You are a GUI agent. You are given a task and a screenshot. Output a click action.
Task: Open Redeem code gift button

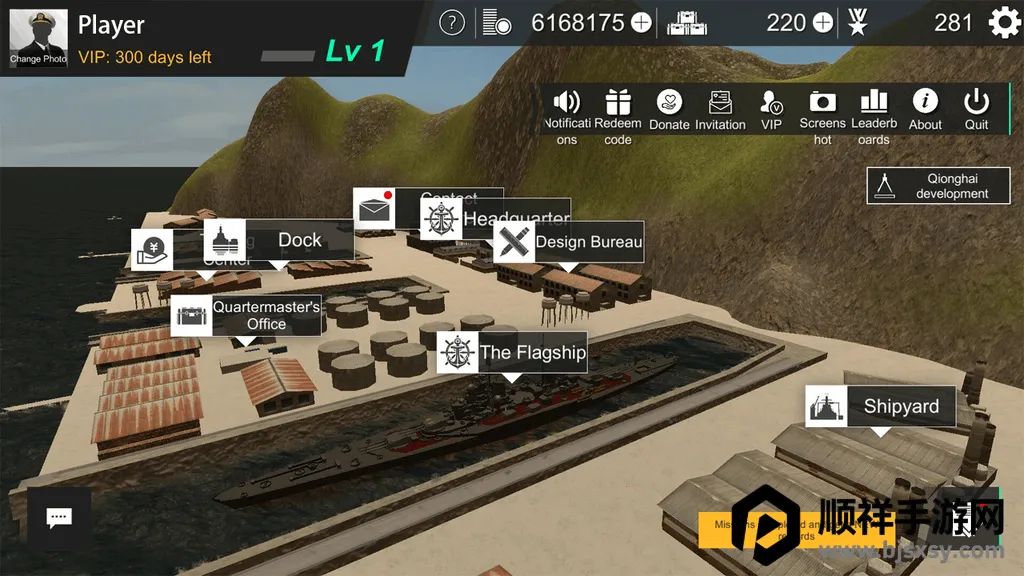(618, 115)
